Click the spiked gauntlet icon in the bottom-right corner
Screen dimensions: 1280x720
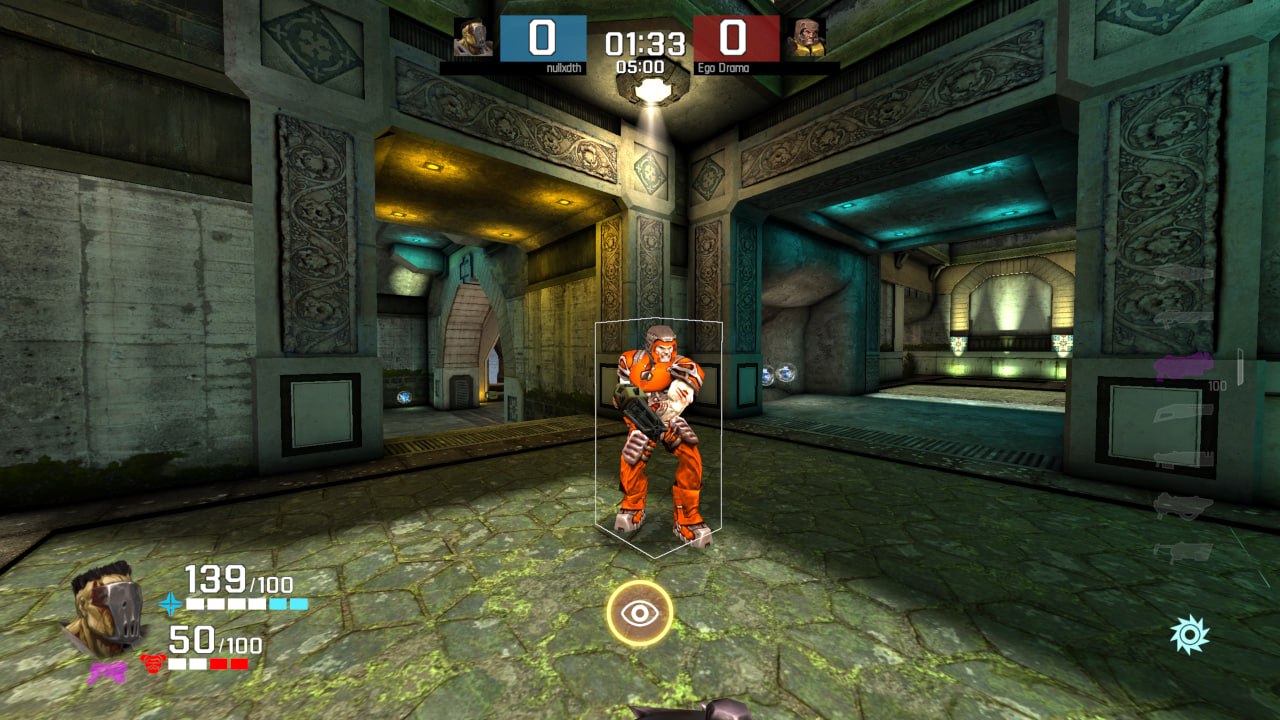click(1190, 631)
